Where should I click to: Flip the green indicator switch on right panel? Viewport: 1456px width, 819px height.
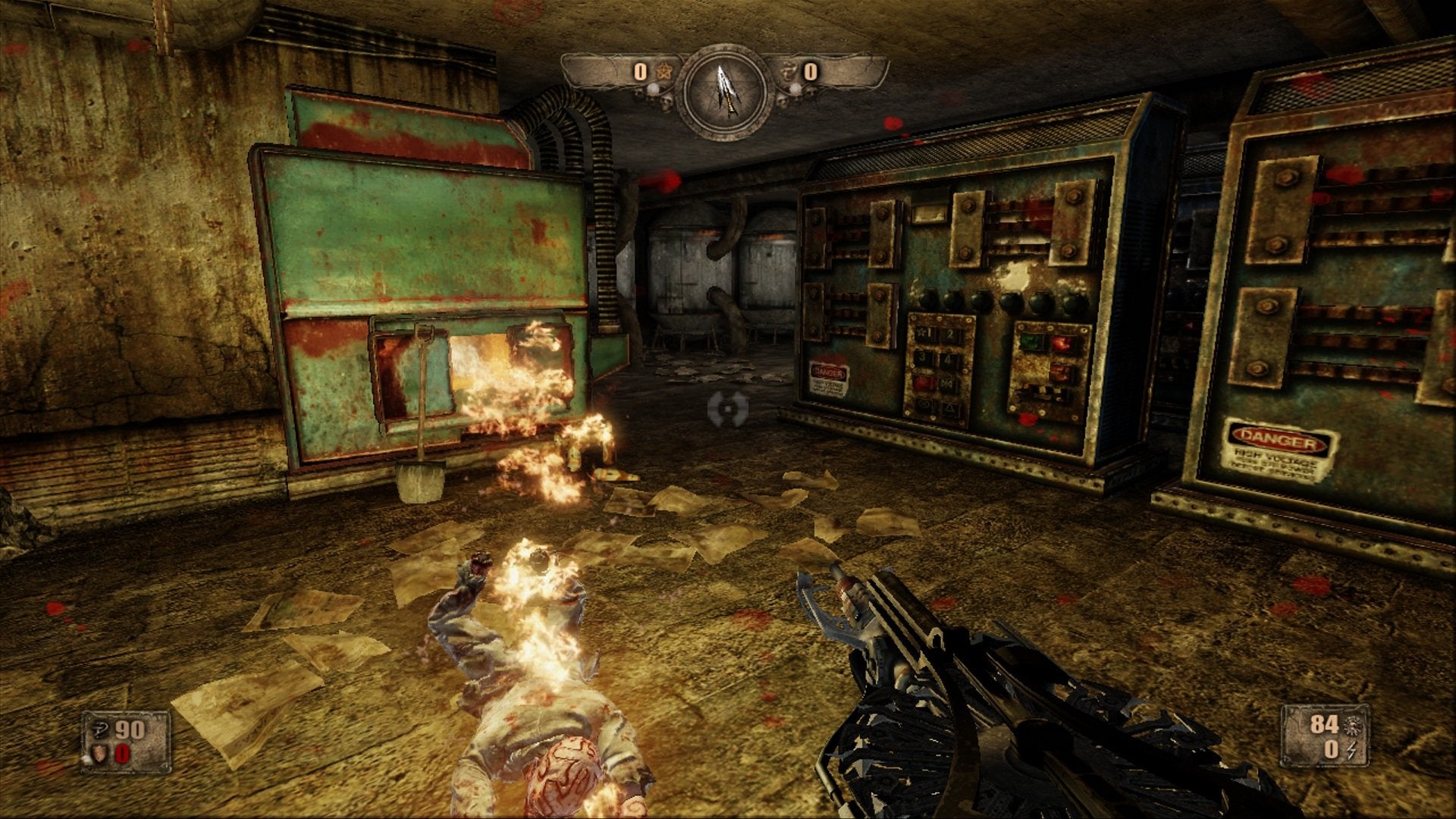1032,342
